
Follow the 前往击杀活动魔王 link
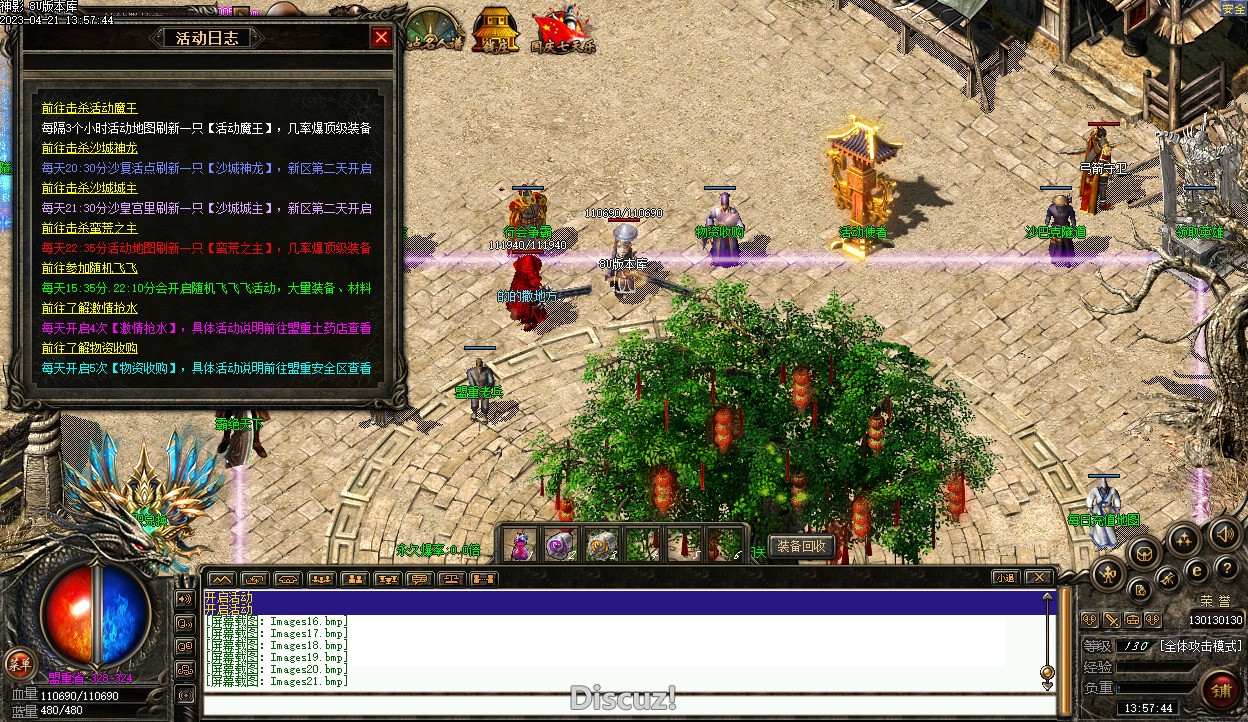click(89, 108)
